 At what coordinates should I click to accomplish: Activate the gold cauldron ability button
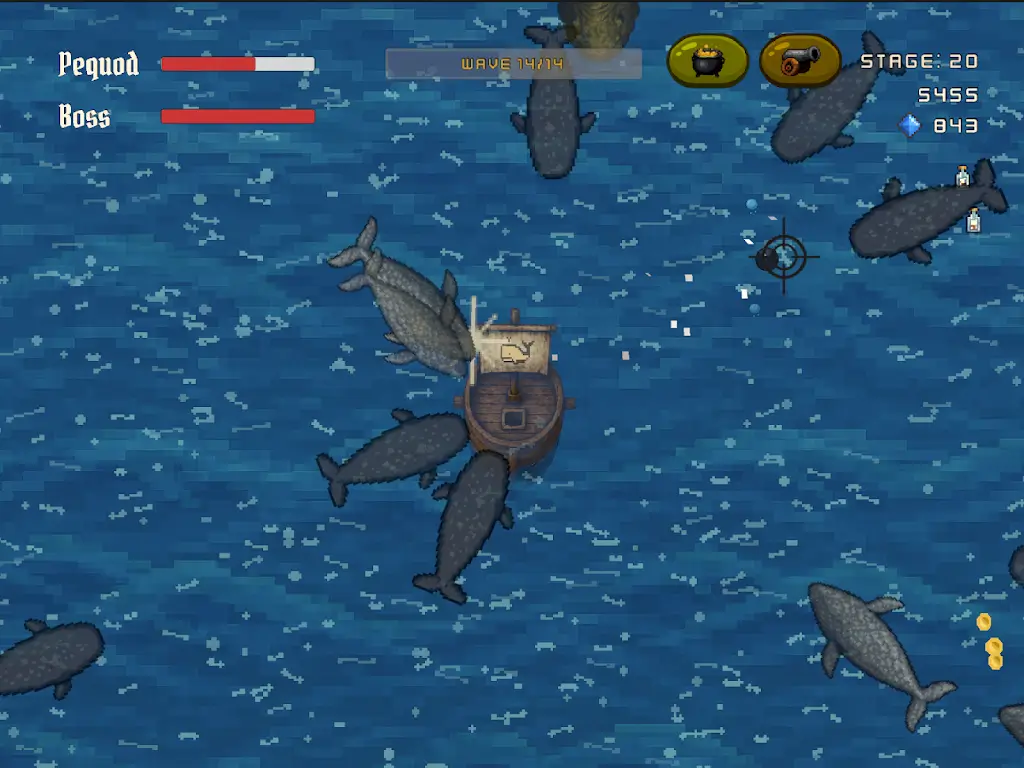pyautogui.click(x=708, y=61)
